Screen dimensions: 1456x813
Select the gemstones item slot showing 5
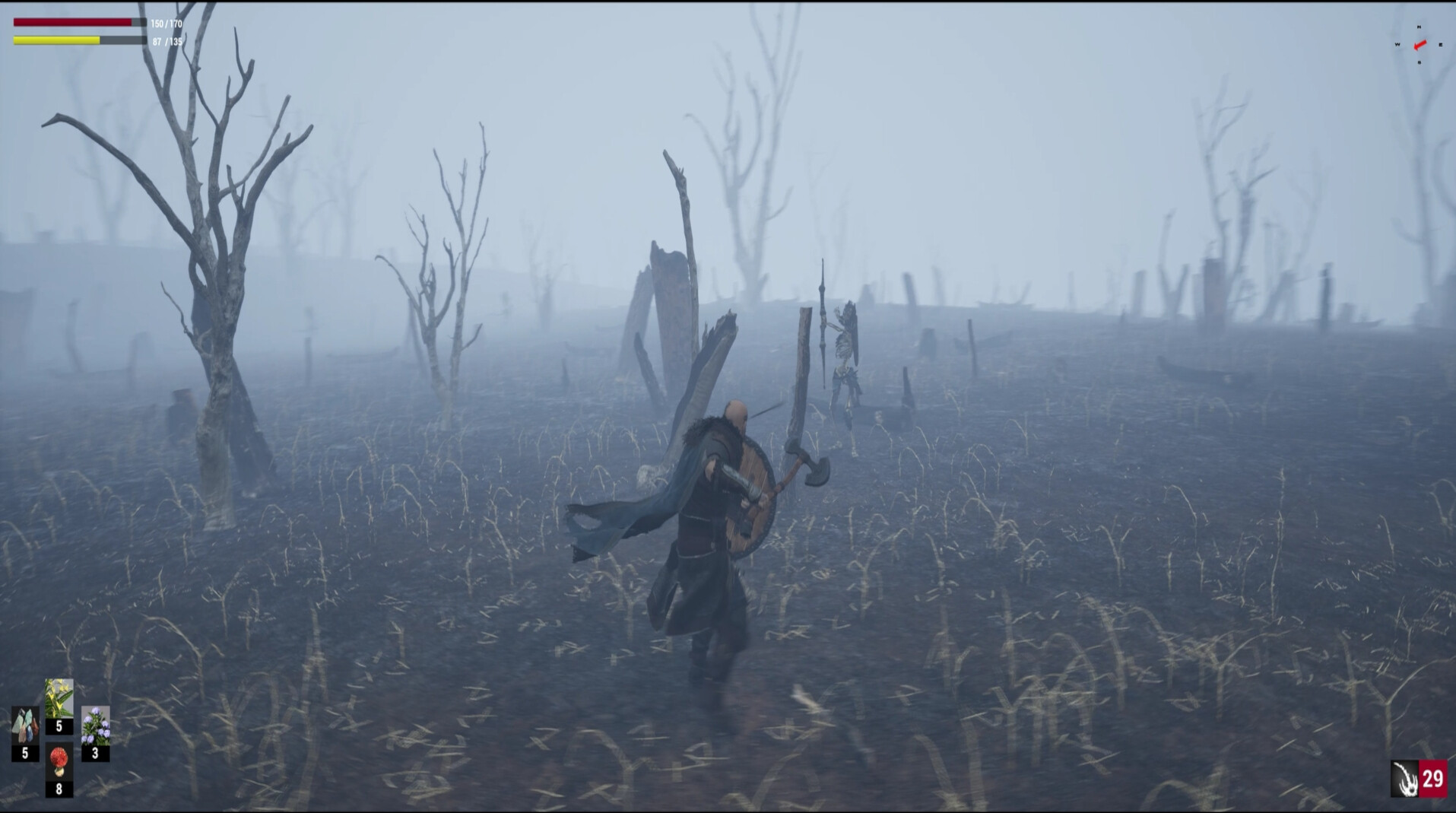point(25,726)
